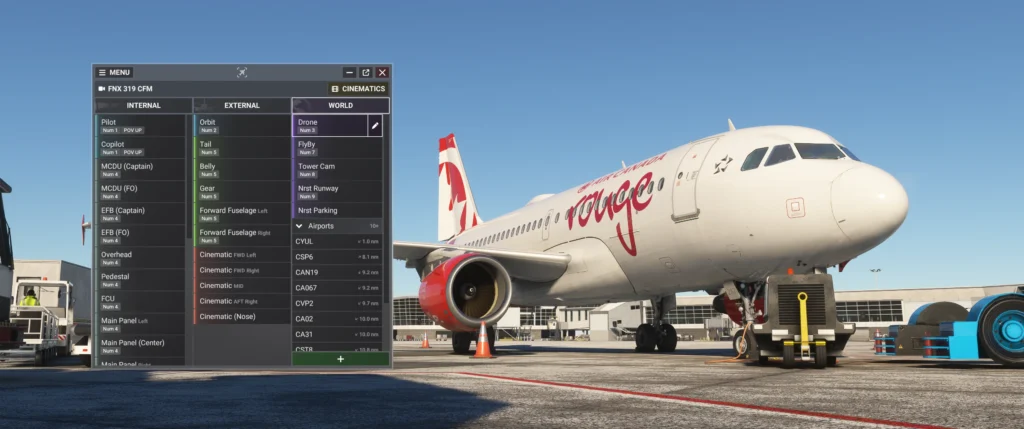Viewport: 1024px width, 429px height.
Task: Open the CINEMATICS section
Action: click(x=358, y=89)
